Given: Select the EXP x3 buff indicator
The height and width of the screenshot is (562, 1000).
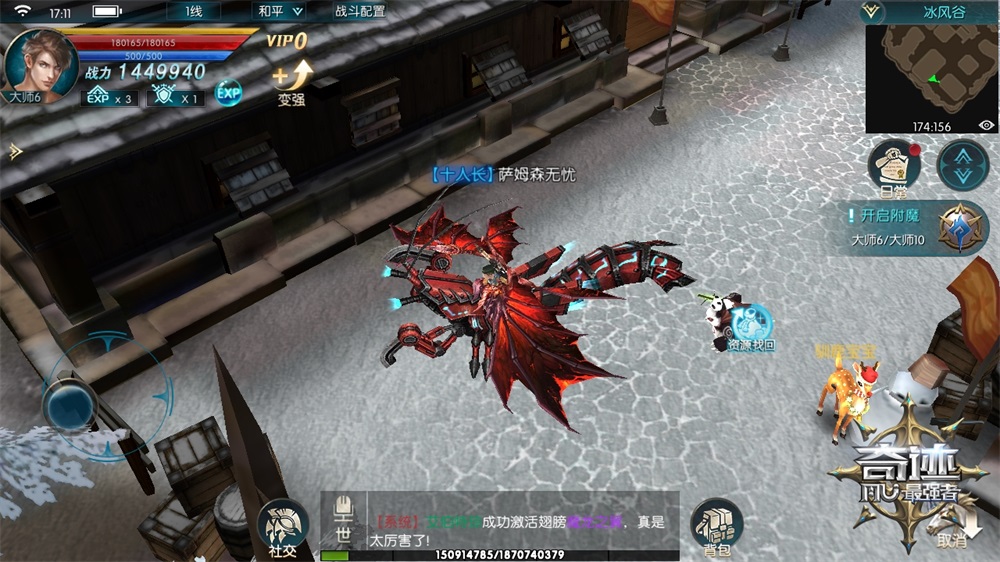Looking at the screenshot, I should (x=109, y=97).
